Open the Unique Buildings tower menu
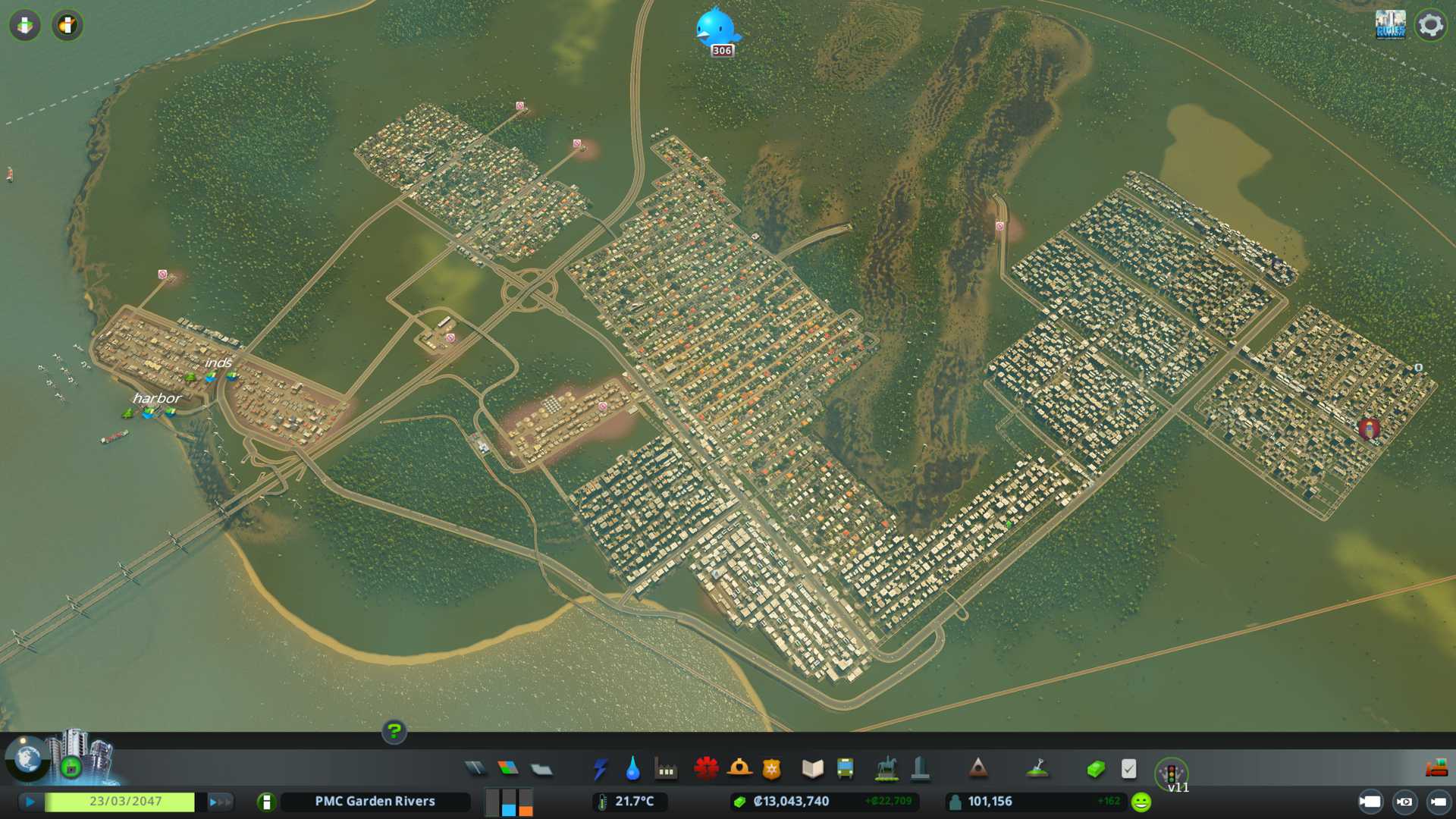The image size is (1456, 819). pos(920,769)
